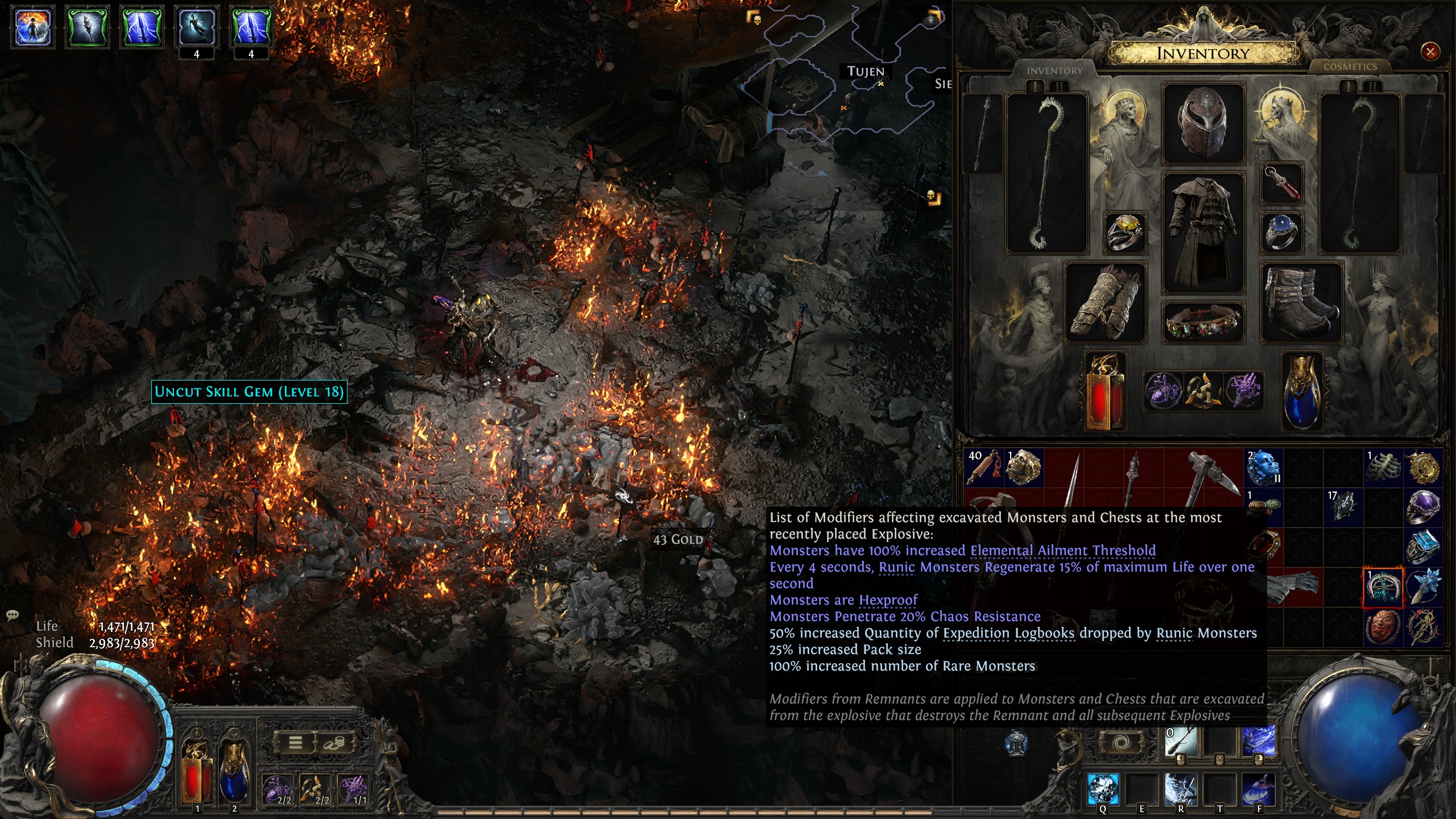Select the jeweled belt slot
1456x819 pixels.
pos(1202,322)
